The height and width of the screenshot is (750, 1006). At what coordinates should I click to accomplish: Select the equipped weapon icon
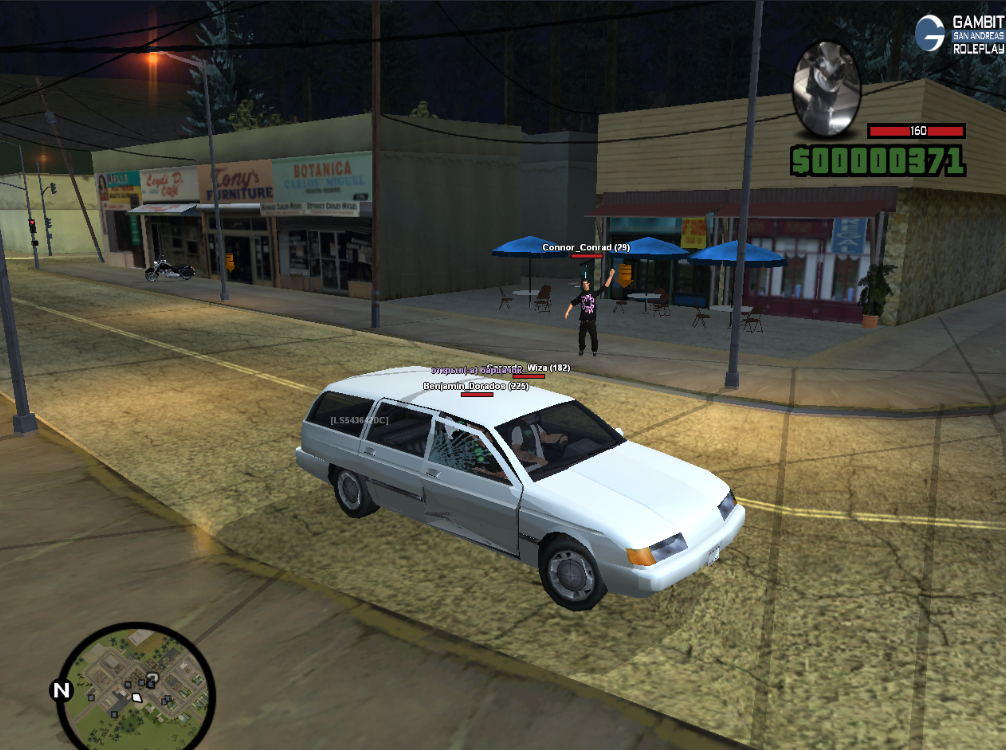coord(827,89)
